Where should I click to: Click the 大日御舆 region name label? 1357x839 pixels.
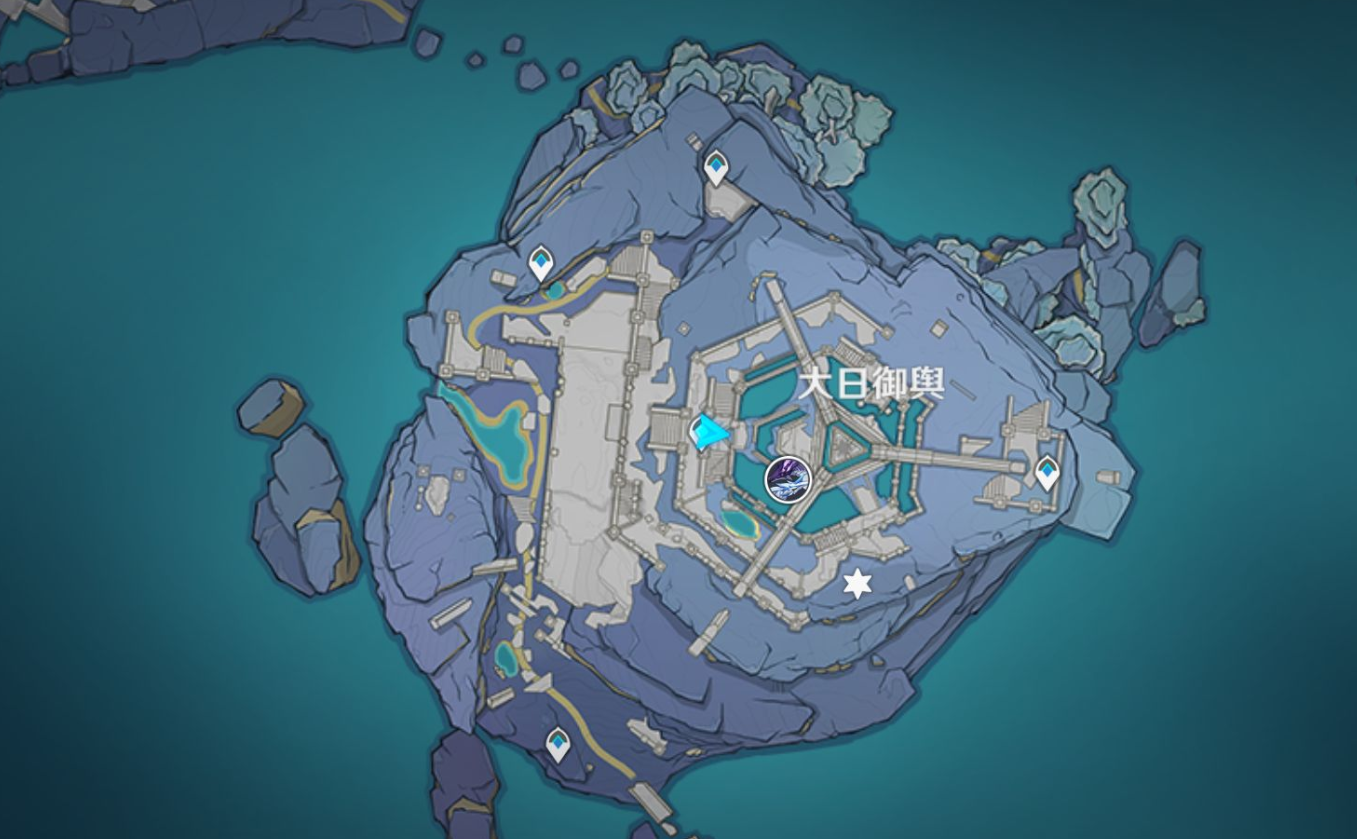tap(871, 383)
